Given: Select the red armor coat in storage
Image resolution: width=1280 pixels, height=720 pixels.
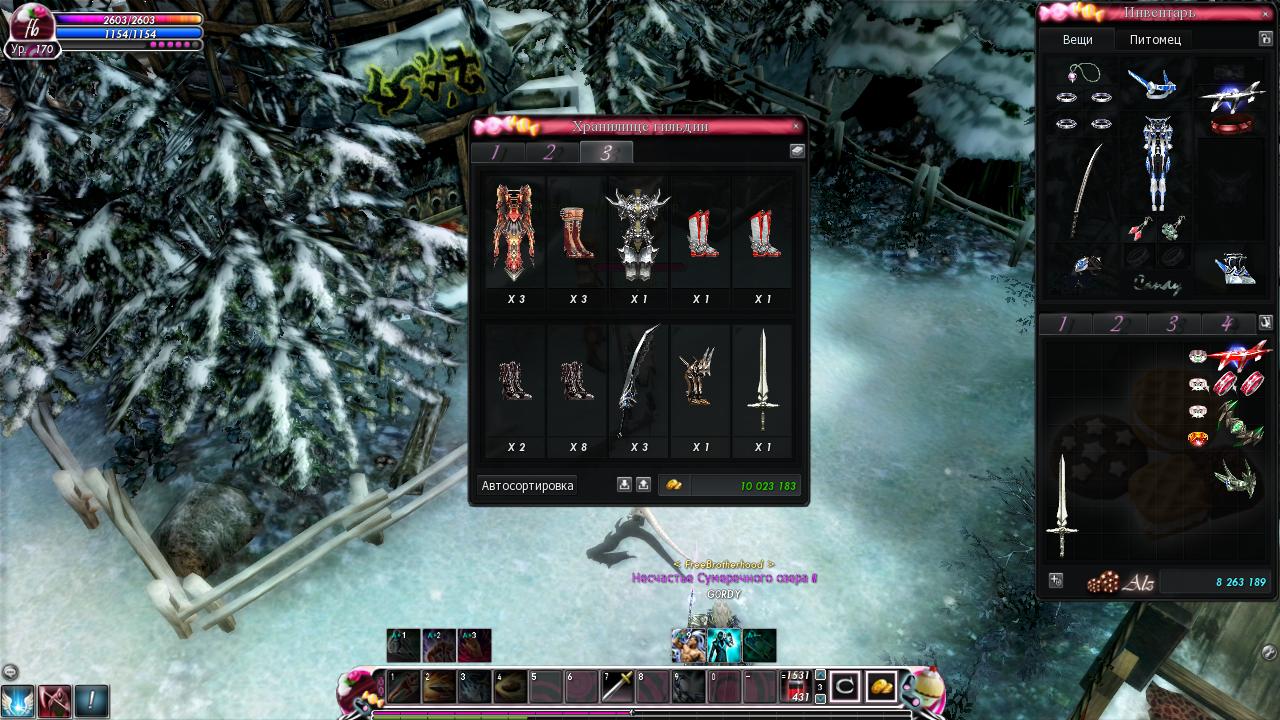Looking at the screenshot, I should click(516, 232).
